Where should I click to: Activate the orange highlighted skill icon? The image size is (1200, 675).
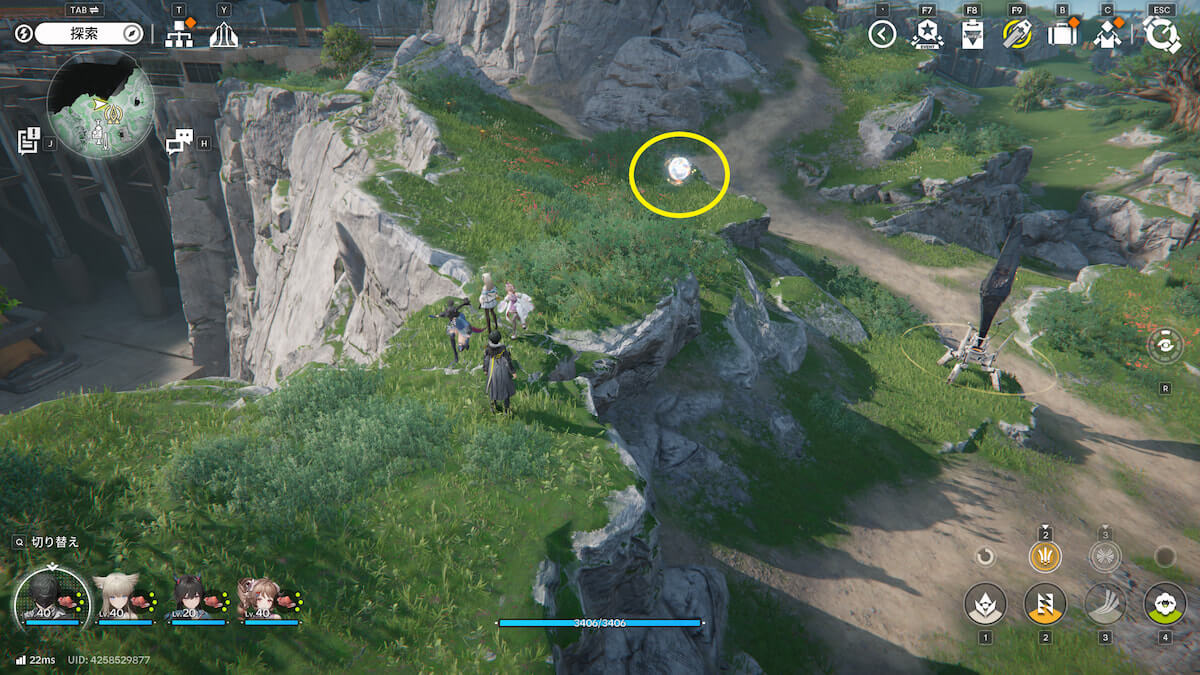[x=1045, y=604]
